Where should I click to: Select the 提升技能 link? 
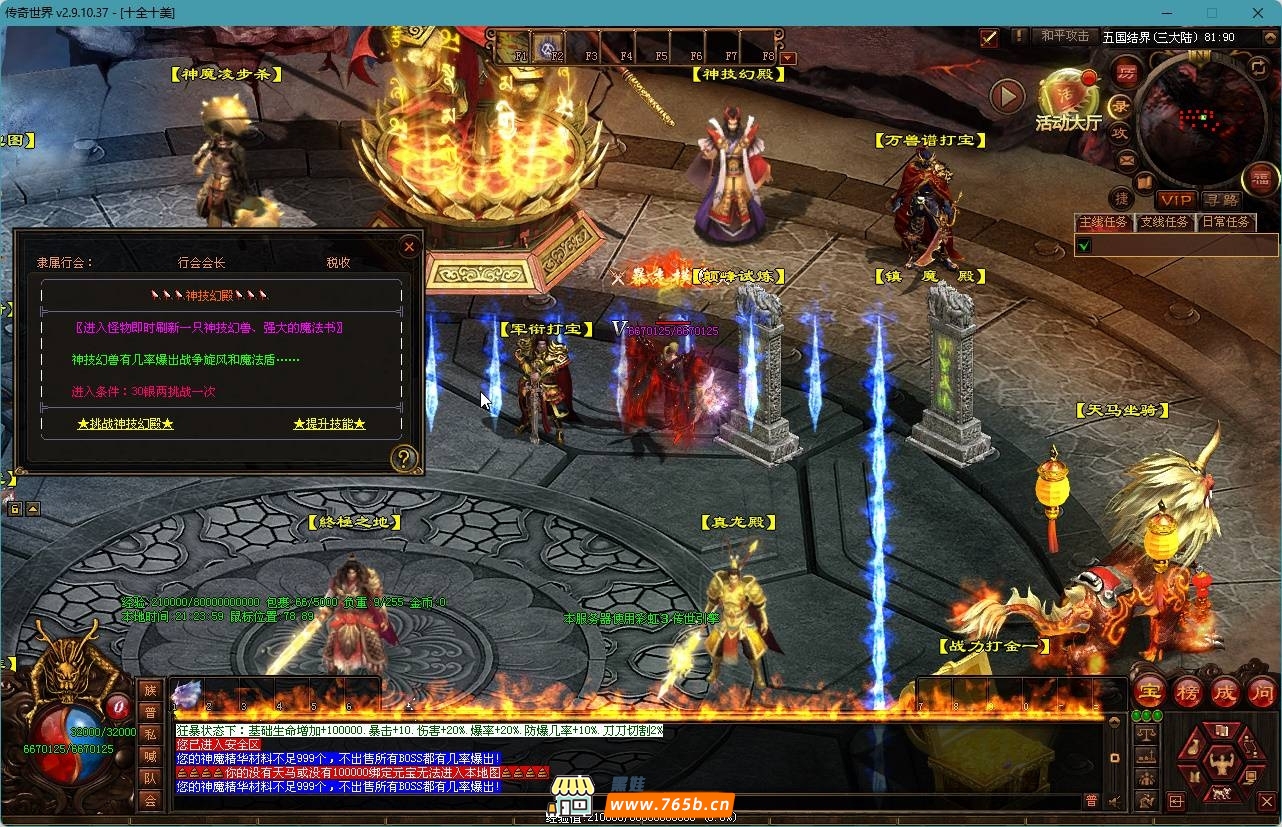(329, 424)
